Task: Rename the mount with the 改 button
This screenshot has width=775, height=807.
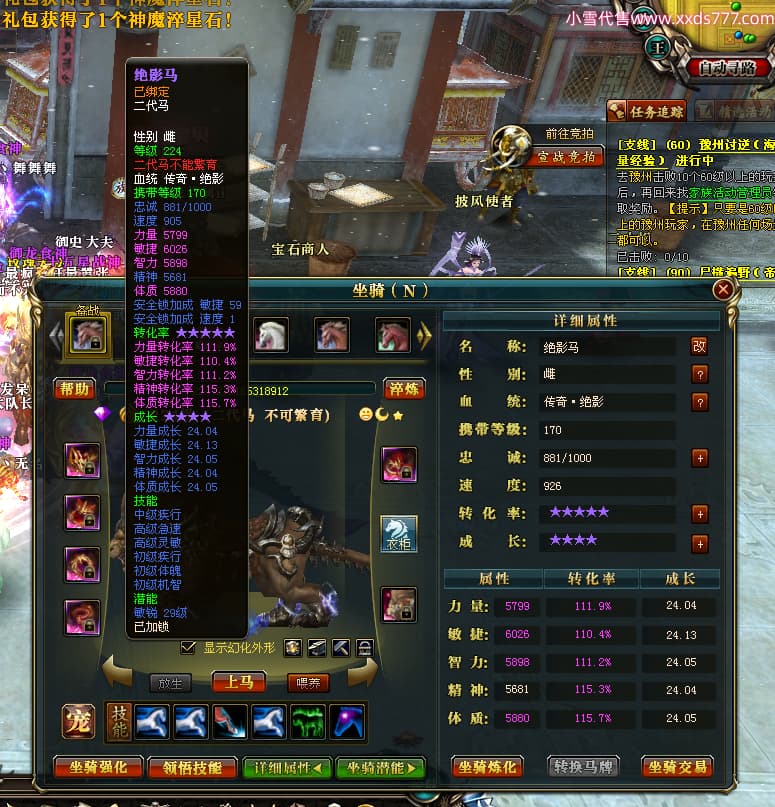Action: tap(700, 346)
